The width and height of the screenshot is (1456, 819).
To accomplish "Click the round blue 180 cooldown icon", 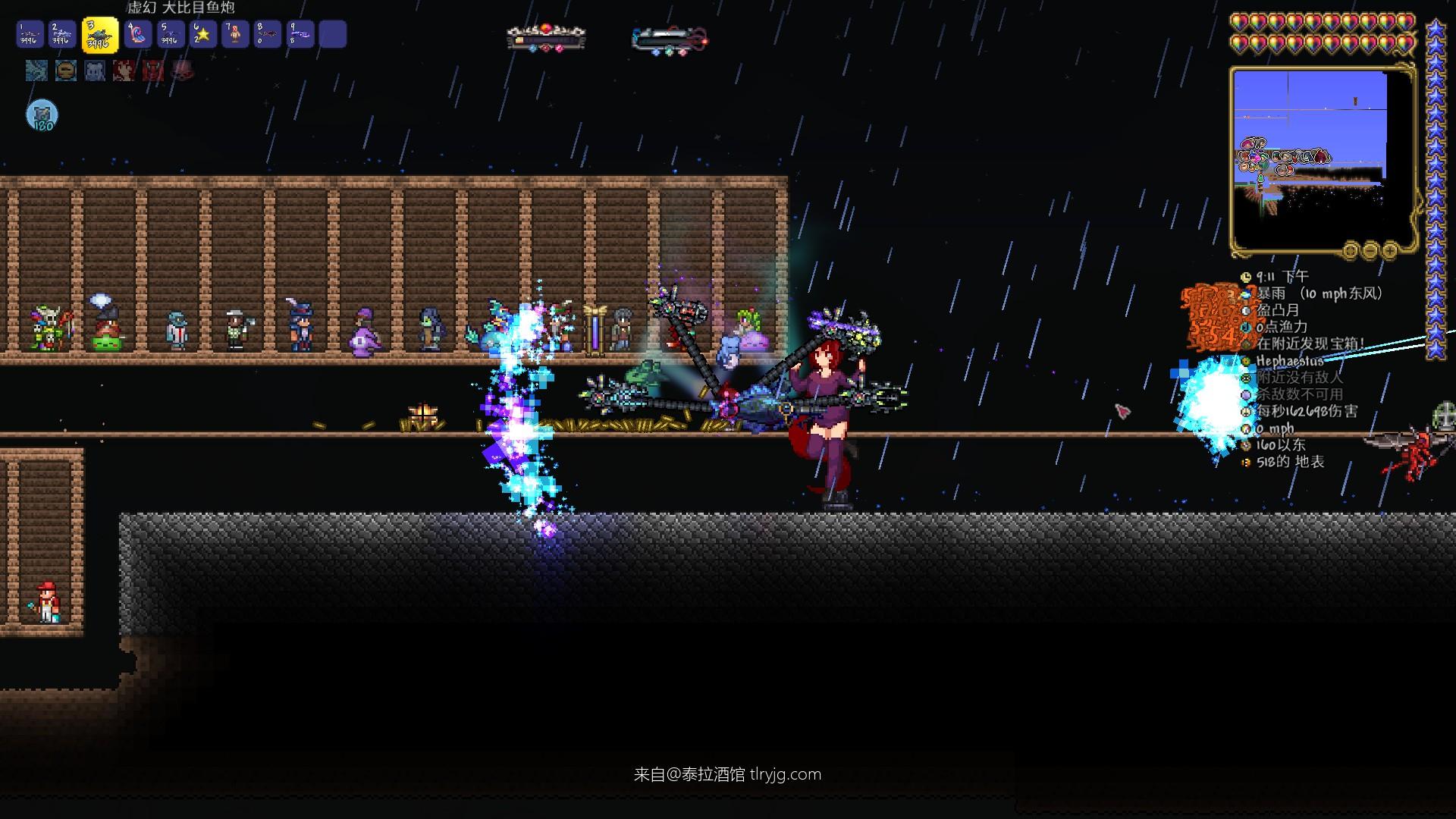I will click(42, 116).
